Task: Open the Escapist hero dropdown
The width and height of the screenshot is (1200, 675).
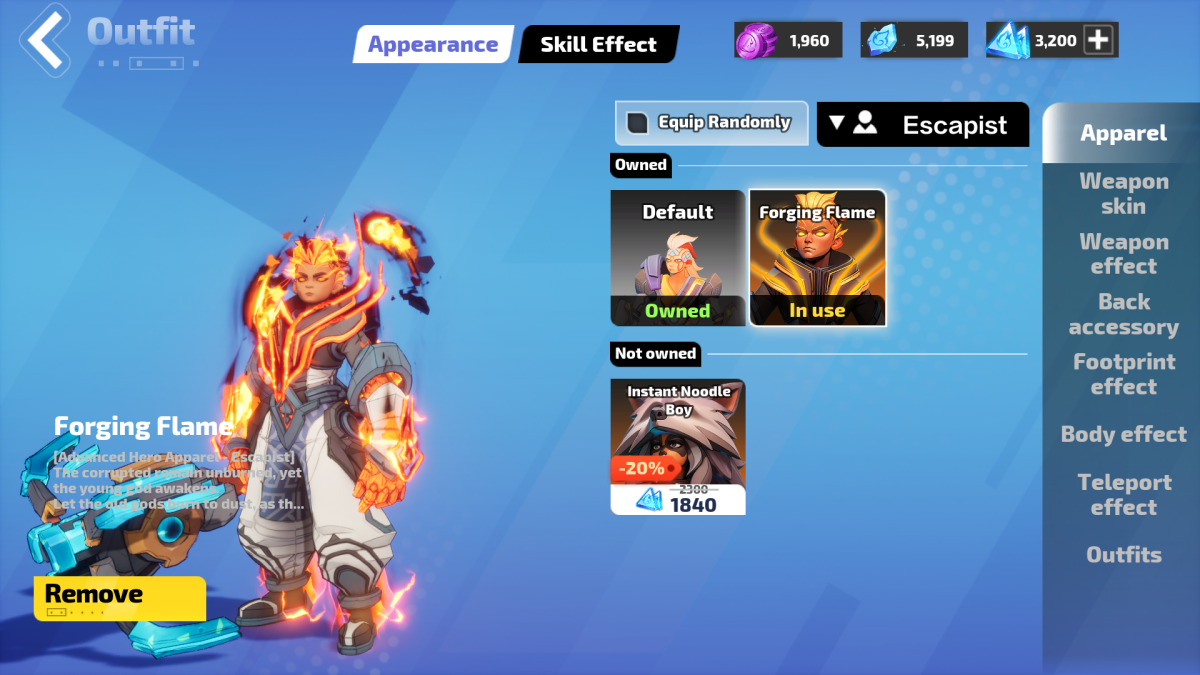Action: 922,124
